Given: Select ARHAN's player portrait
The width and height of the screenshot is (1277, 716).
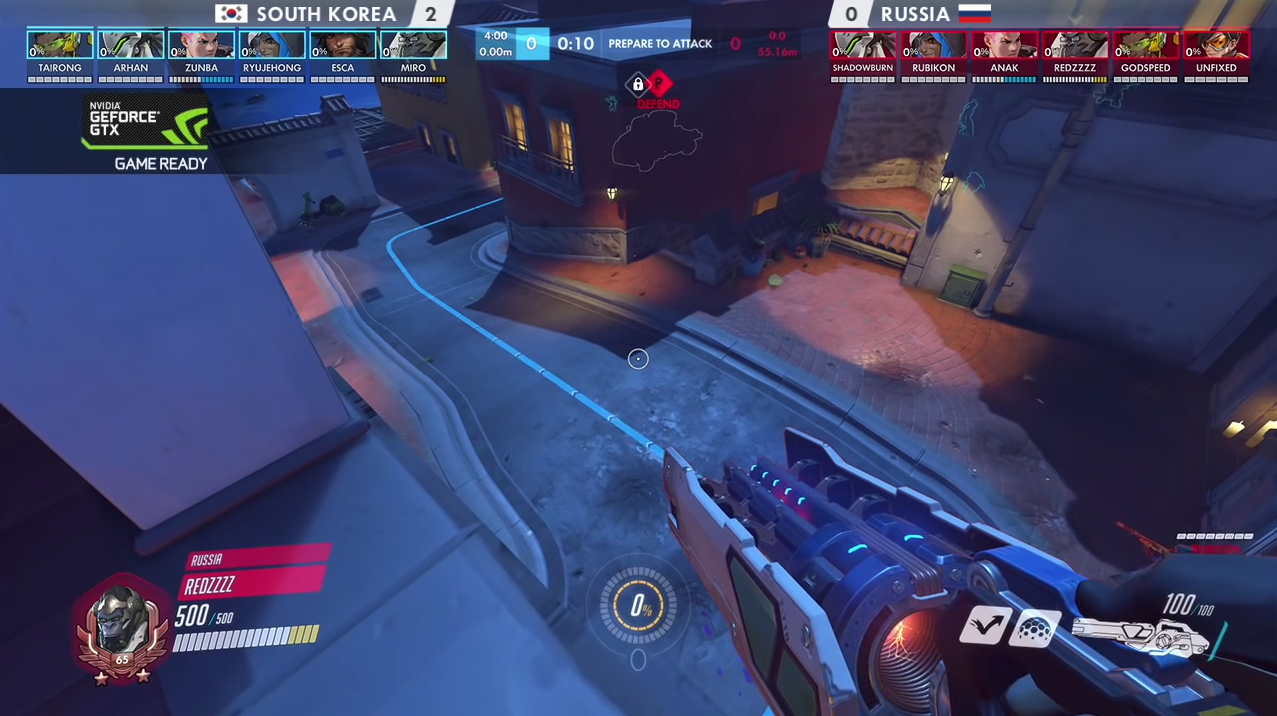Looking at the screenshot, I should tap(131, 46).
